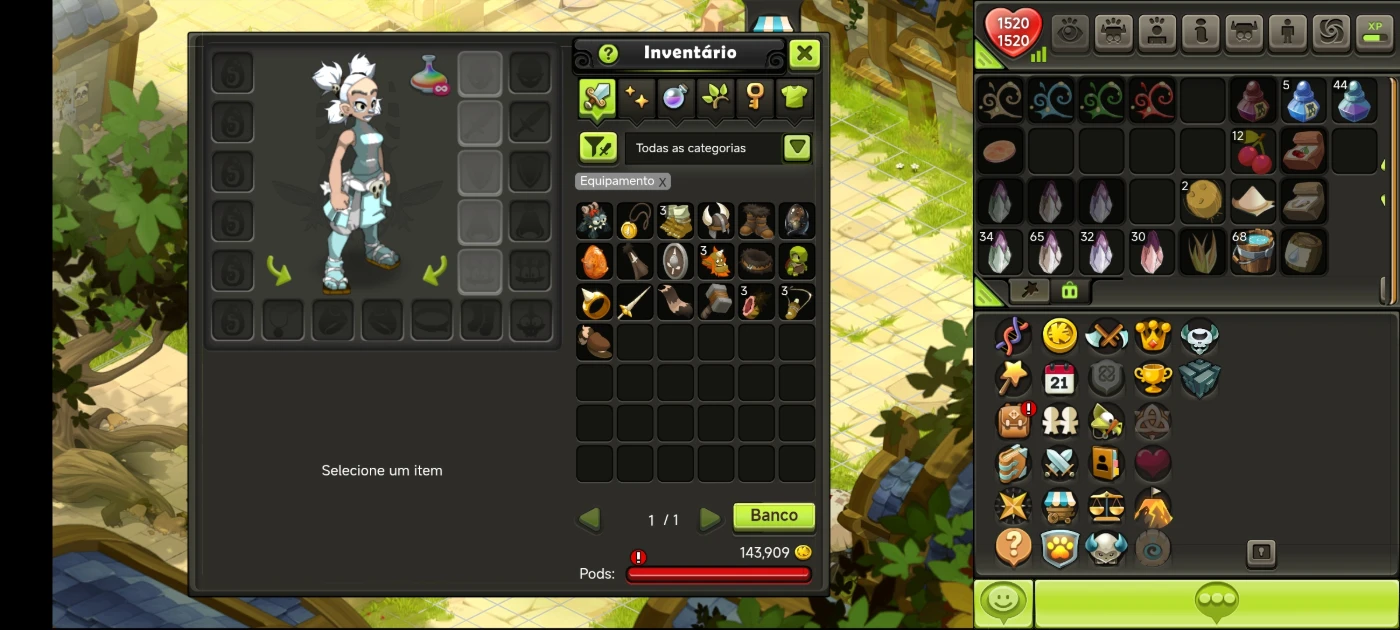Open the backpack icon with alert
The height and width of the screenshot is (630, 1400).
point(1013,421)
